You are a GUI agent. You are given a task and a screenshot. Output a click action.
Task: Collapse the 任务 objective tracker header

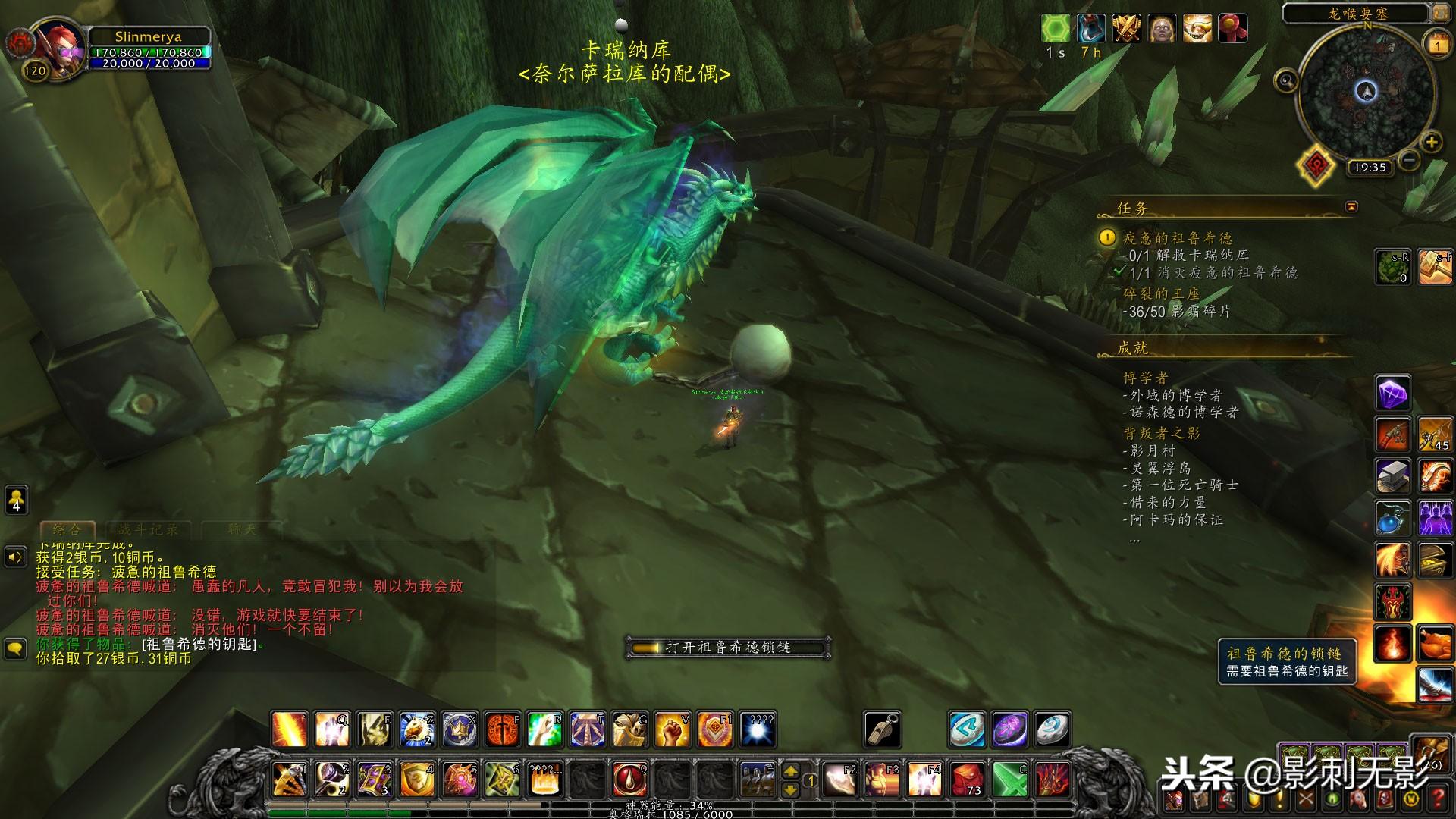[1351, 206]
